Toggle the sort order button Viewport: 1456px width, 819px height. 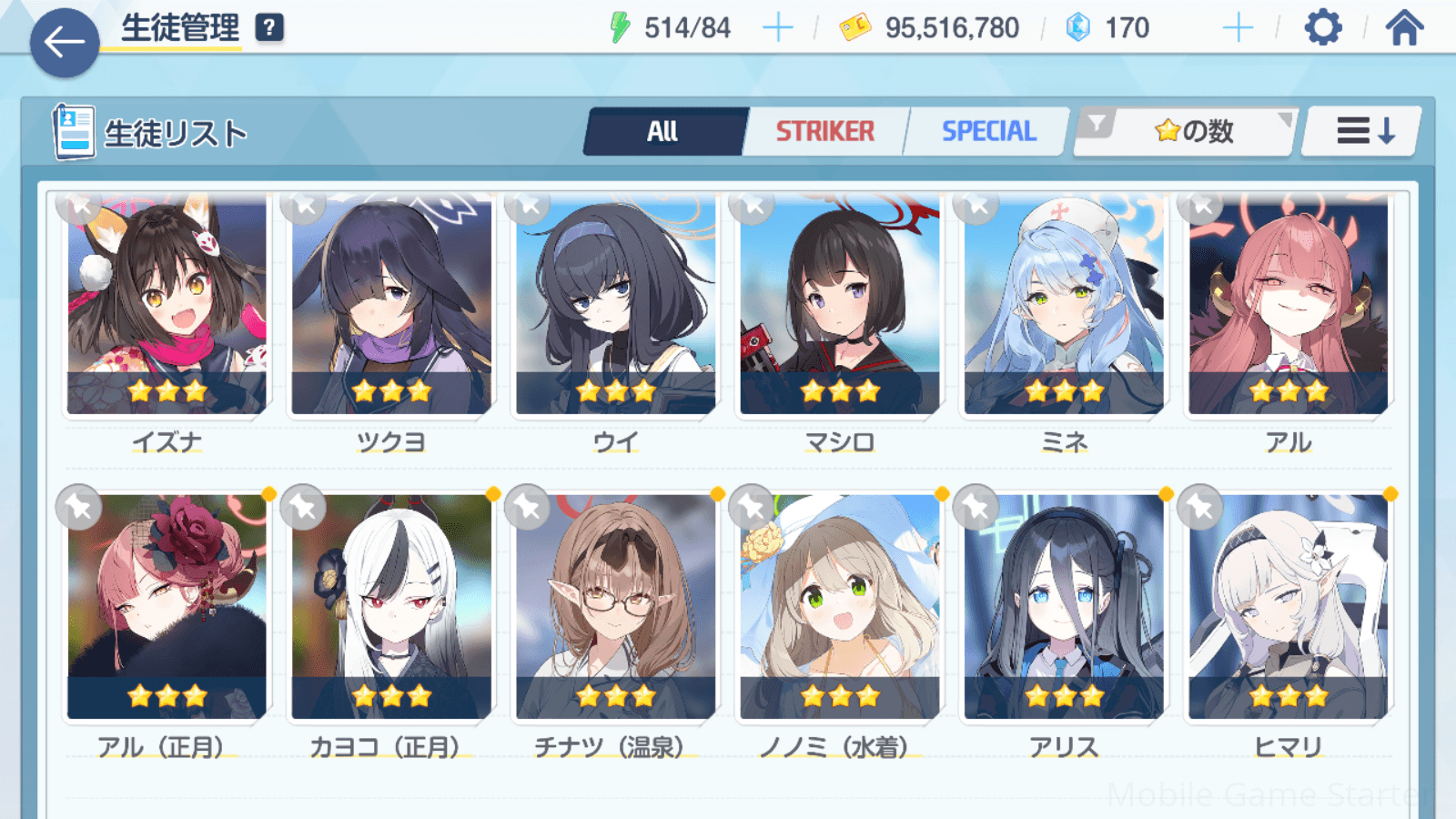[x=1364, y=132]
